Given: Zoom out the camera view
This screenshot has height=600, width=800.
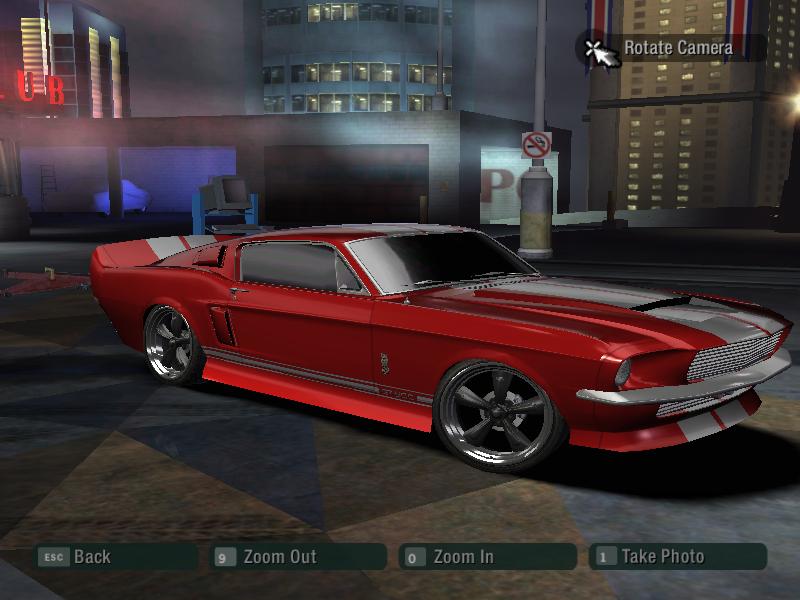Looking at the screenshot, I should pos(279,557).
